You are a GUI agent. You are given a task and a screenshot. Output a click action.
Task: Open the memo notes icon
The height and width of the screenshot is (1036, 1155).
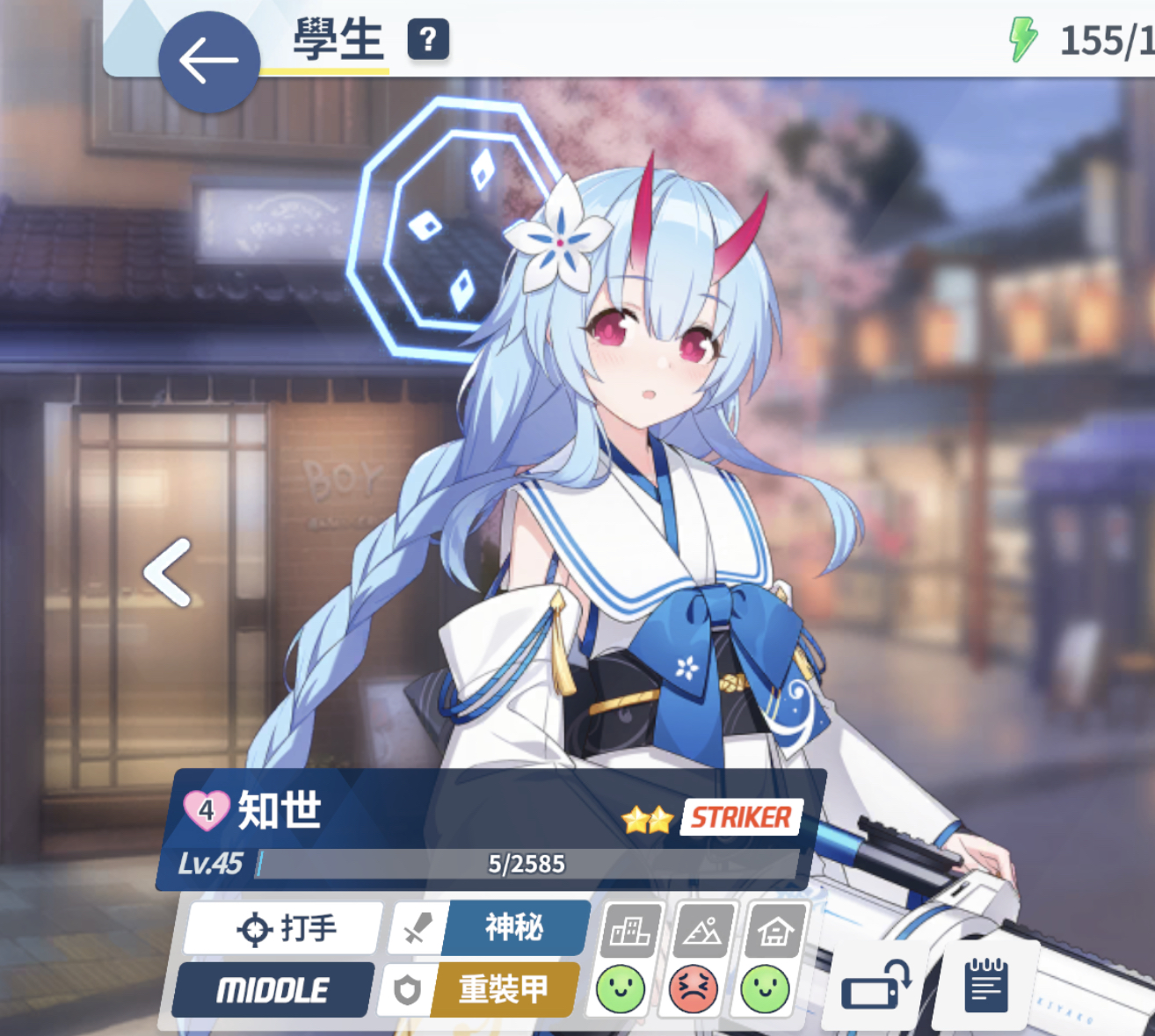coord(984,984)
